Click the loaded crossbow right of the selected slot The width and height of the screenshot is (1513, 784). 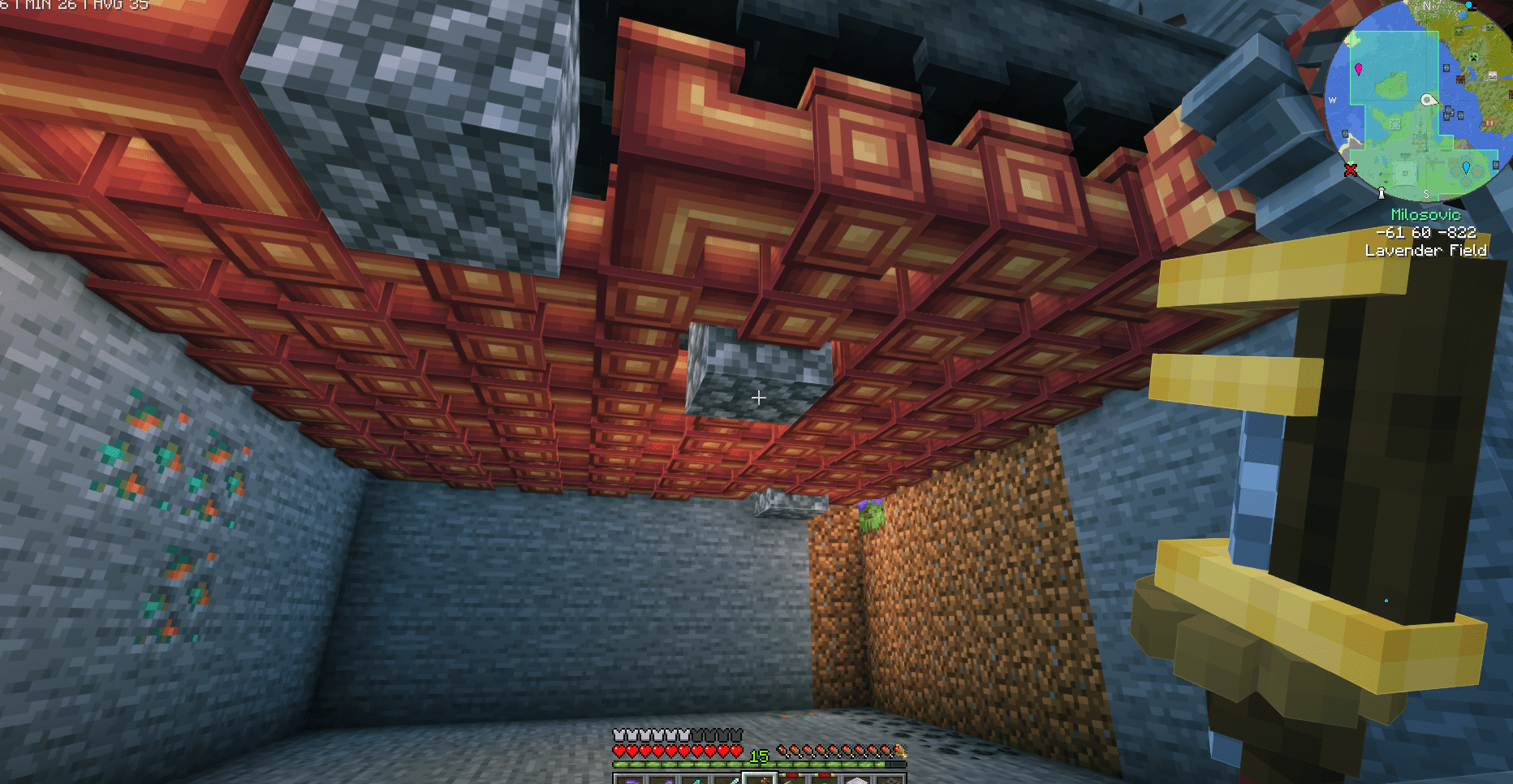tap(794, 778)
